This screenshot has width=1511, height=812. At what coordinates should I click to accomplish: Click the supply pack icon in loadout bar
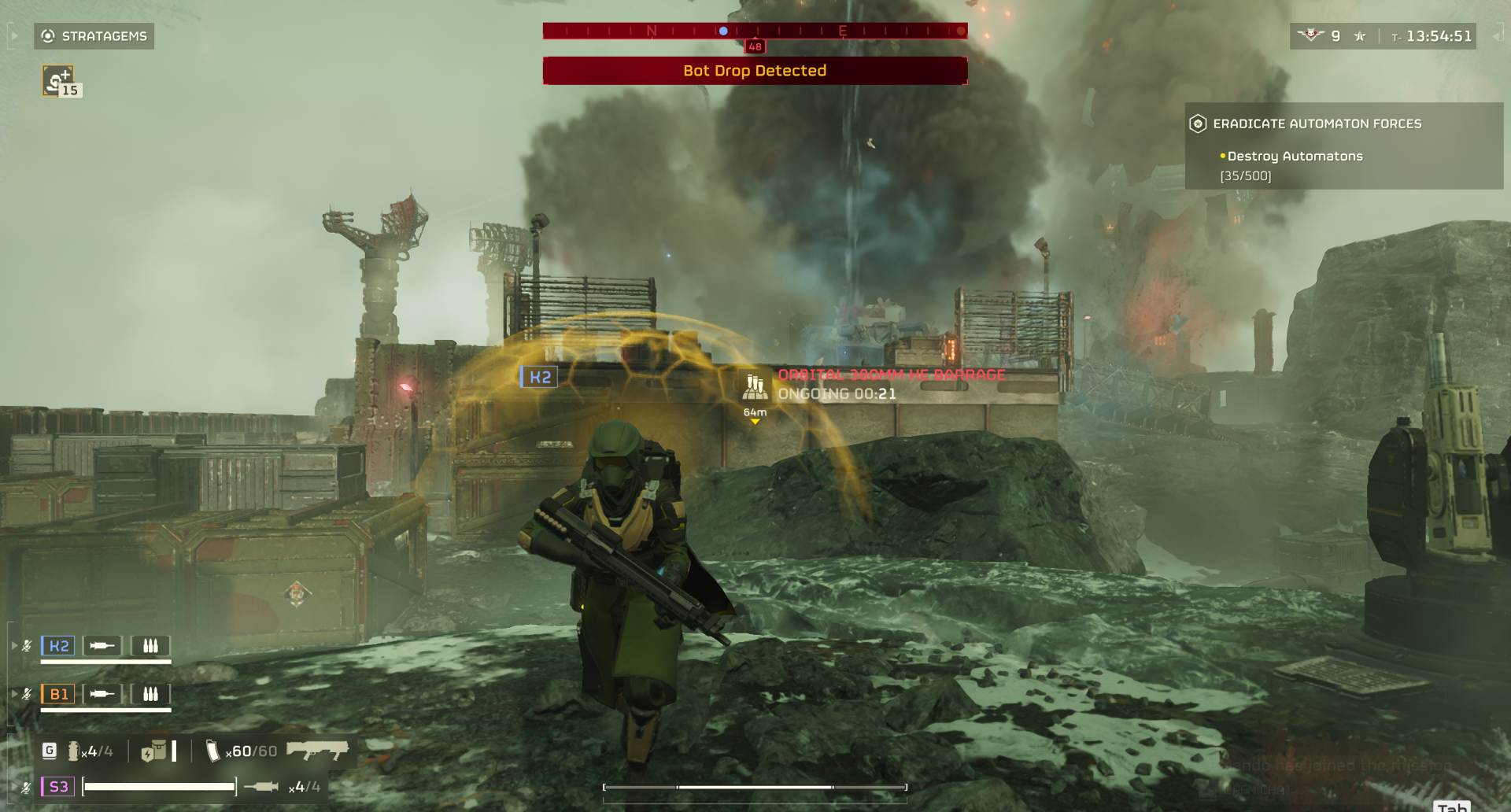click(x=155, y=751)
